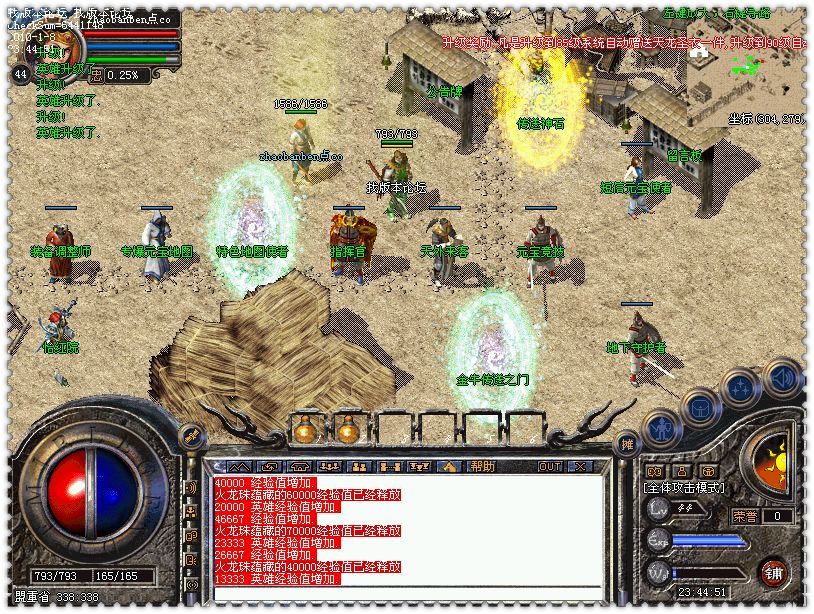This screenshot has height=614, width=814.
Task: Open the bag round button
Action: pyautogui.click(x=700, y=408)
